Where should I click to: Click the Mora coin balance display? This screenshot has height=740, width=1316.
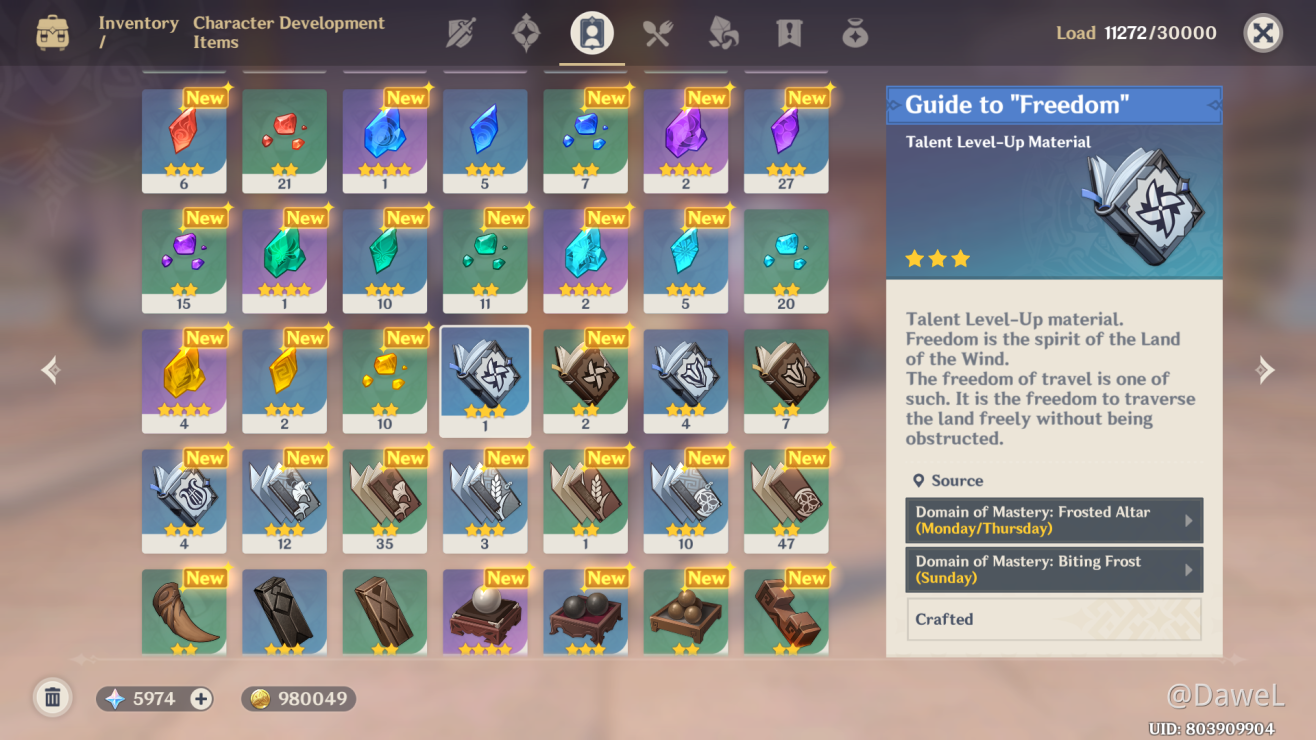(x=298, y=697)
